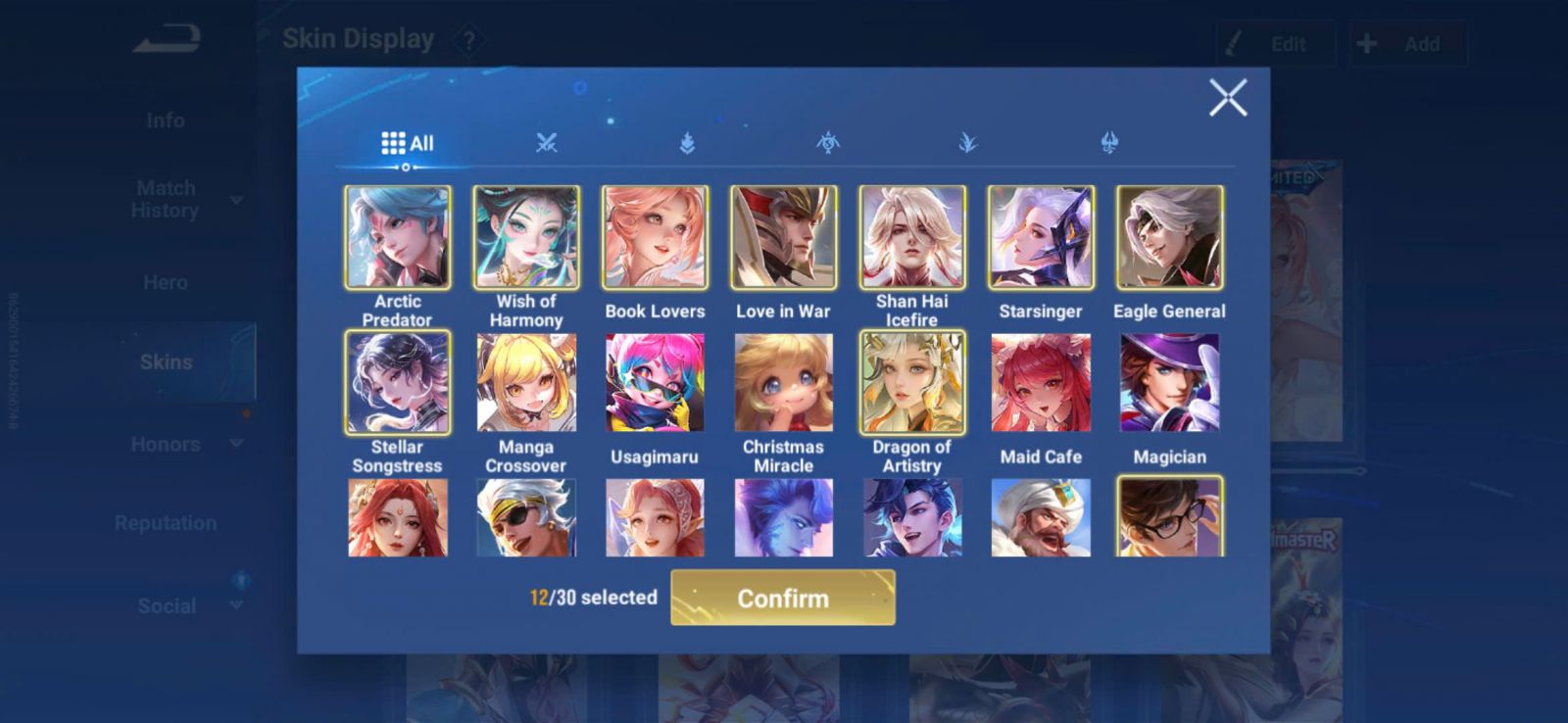Add the Maid Cafe skin

1041,383
